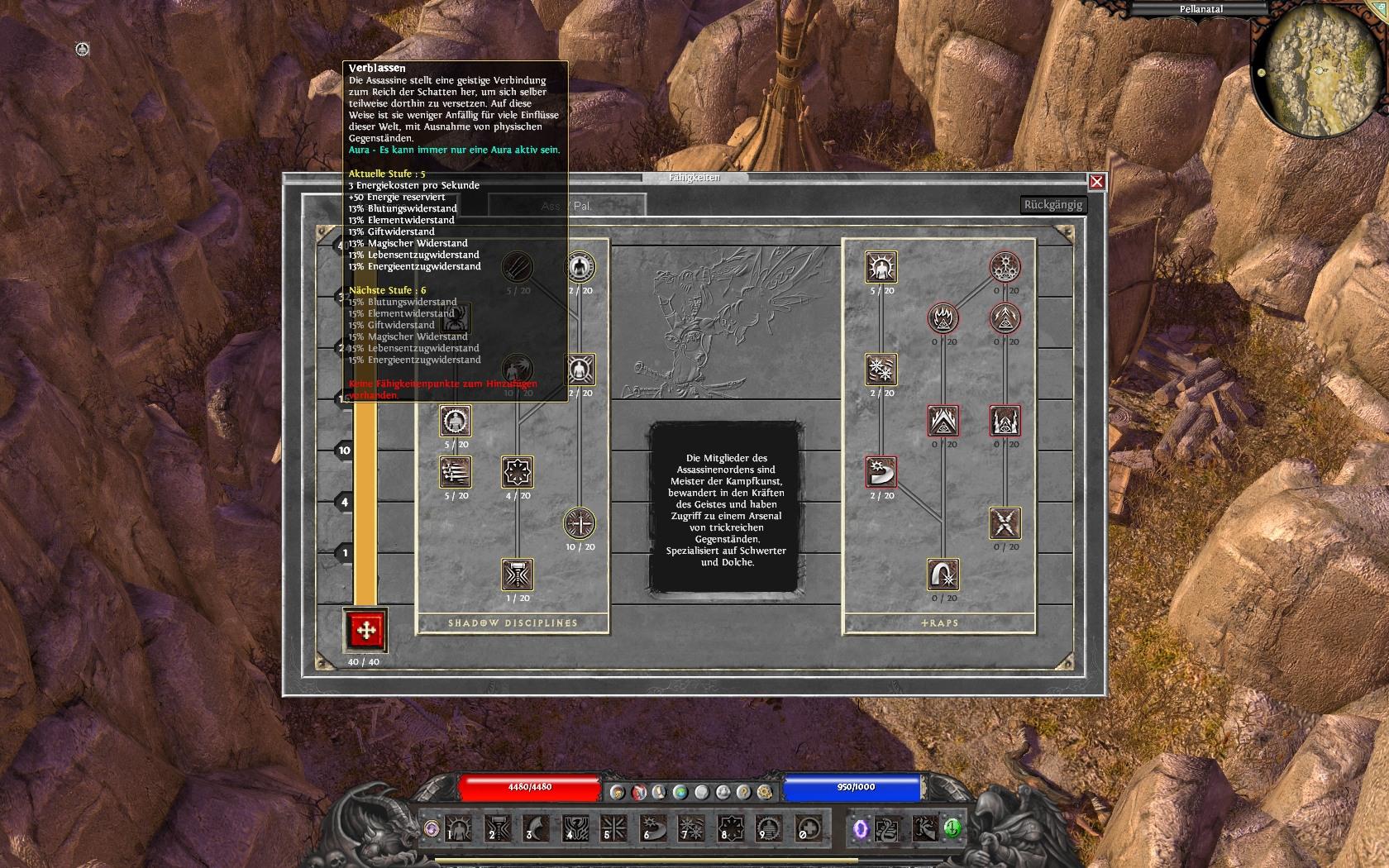Select the flaming eye trap skill
This screenshot has width=1389, height=868.
click(943, 318)
